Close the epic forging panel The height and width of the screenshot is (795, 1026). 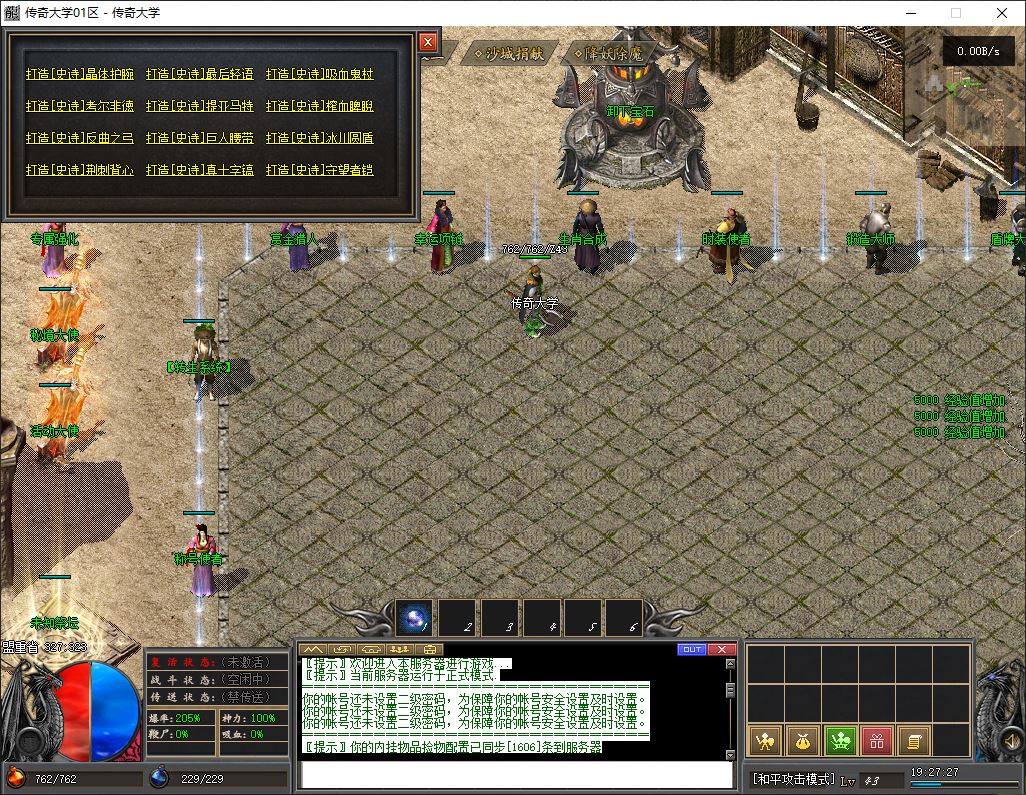click(x=428, y=42)
